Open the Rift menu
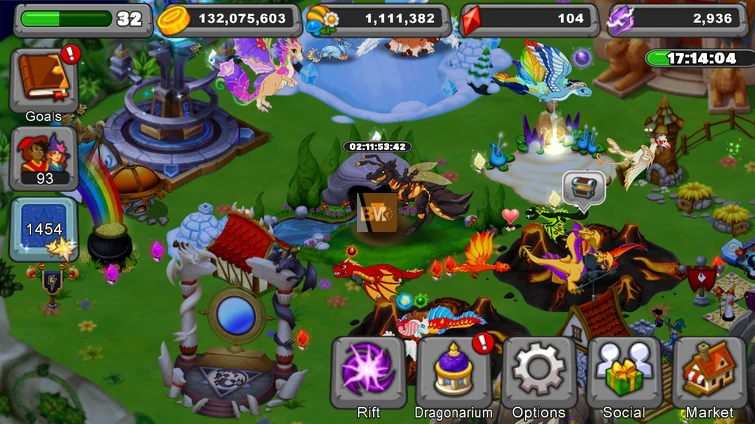Image resolution: width=755 pixels, height=424 pixels. [368, 374]
